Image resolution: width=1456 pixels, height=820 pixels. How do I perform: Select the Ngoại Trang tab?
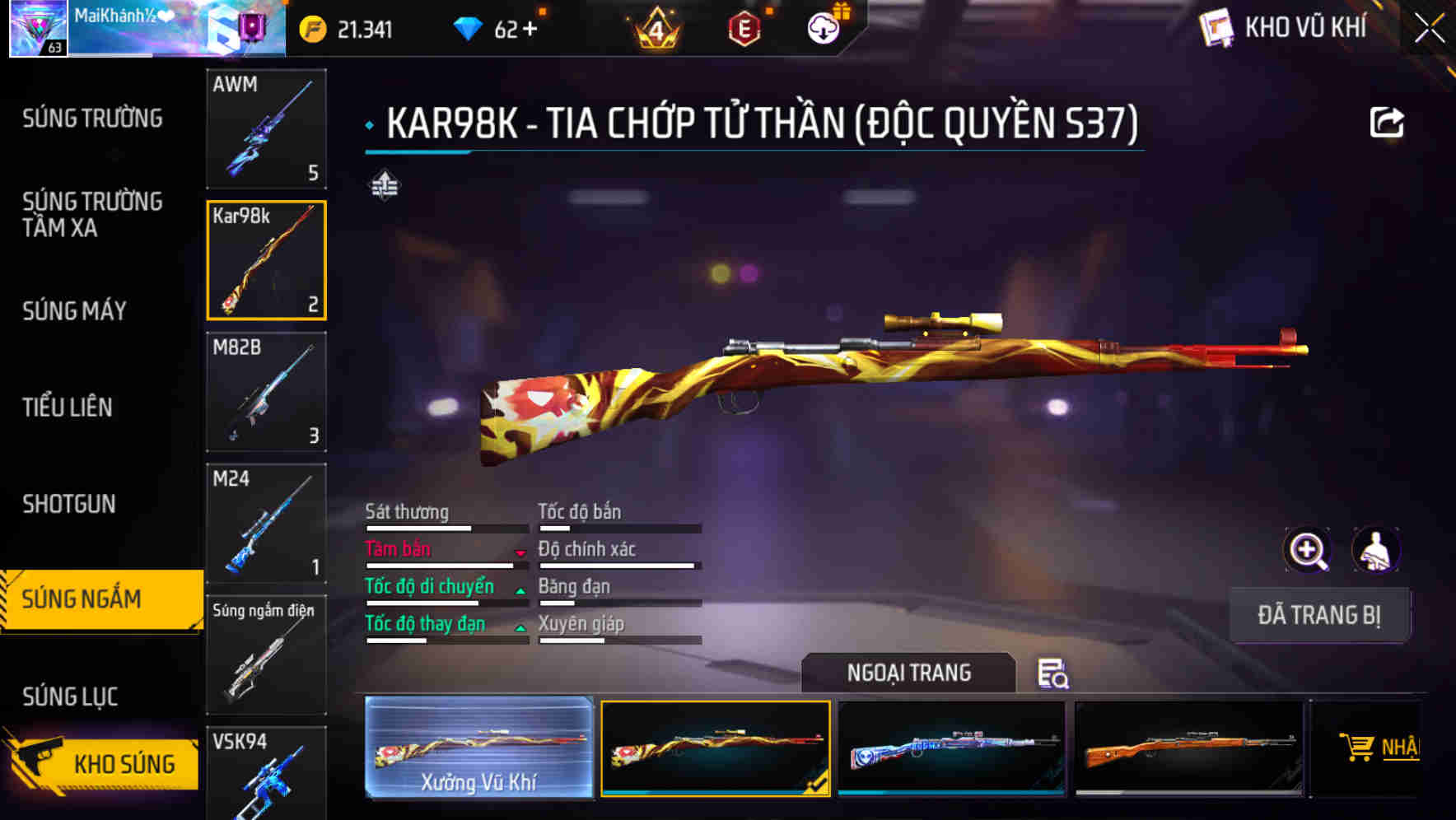tap(908, 672)
